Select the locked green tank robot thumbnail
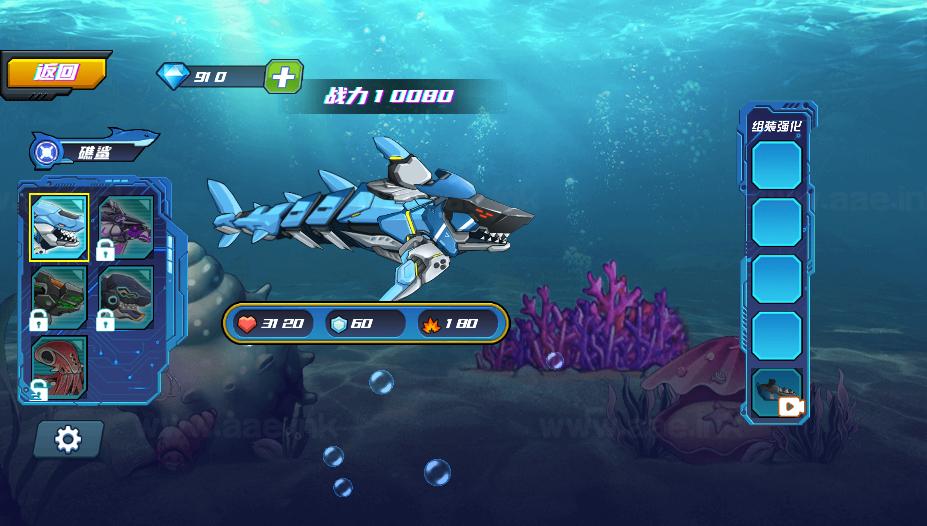The image size is (927, 526). pyautogui.click(x=59, y=296)
